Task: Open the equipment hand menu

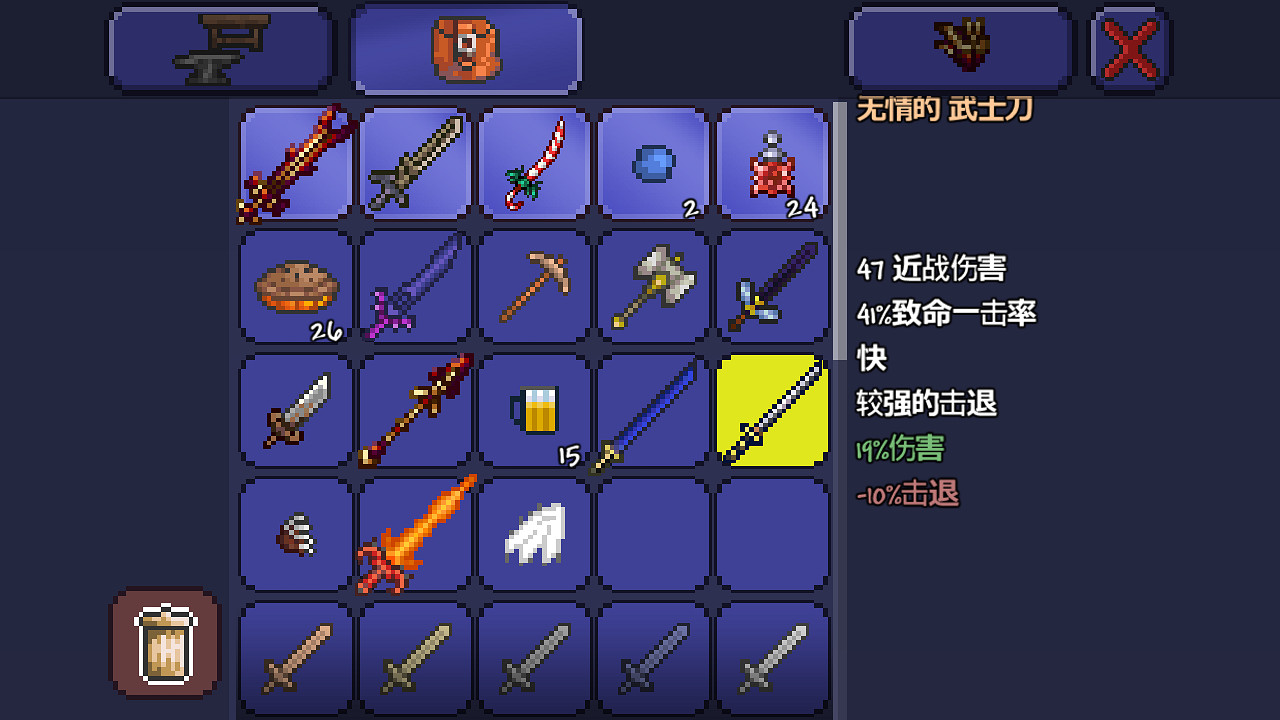Action: click(959, 47)
